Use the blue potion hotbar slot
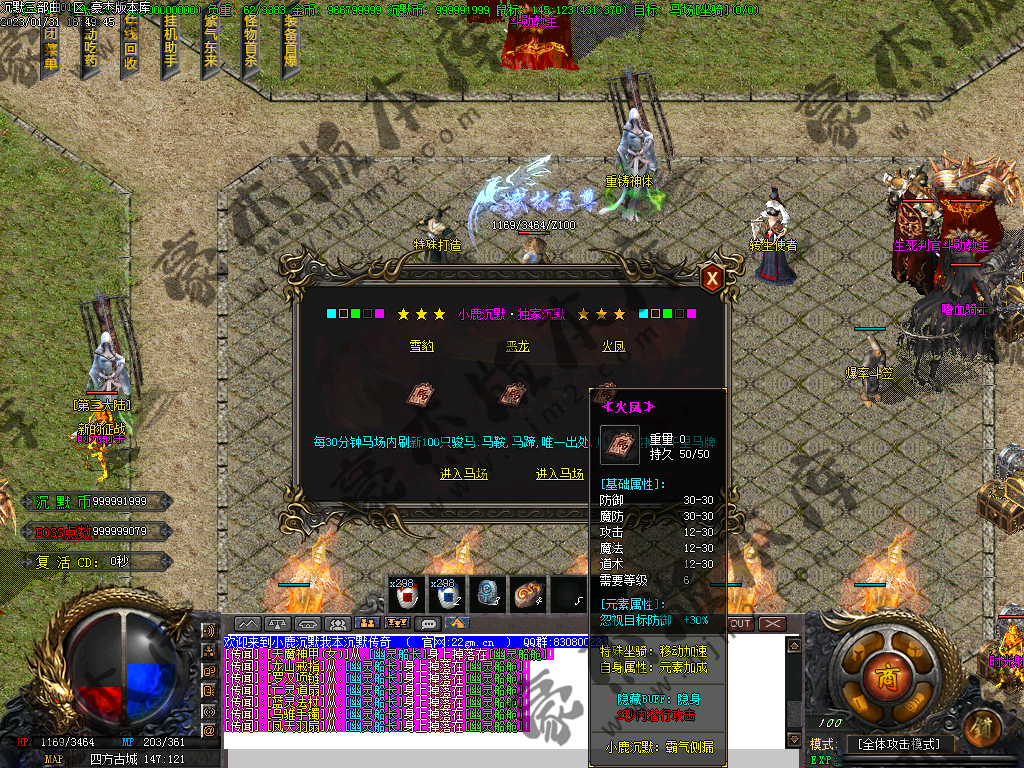 tap(447, 596)
